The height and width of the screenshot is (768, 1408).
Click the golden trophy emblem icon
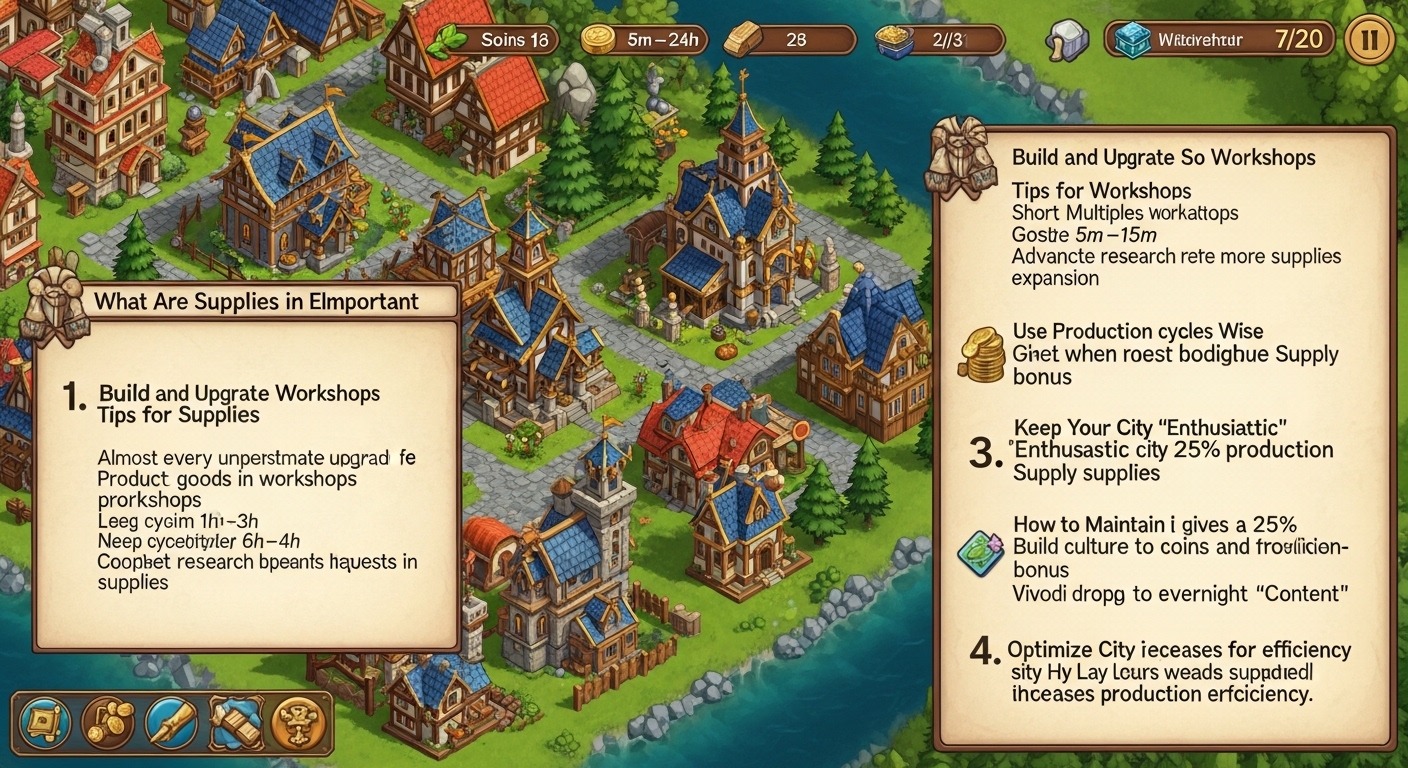point(297,720)
